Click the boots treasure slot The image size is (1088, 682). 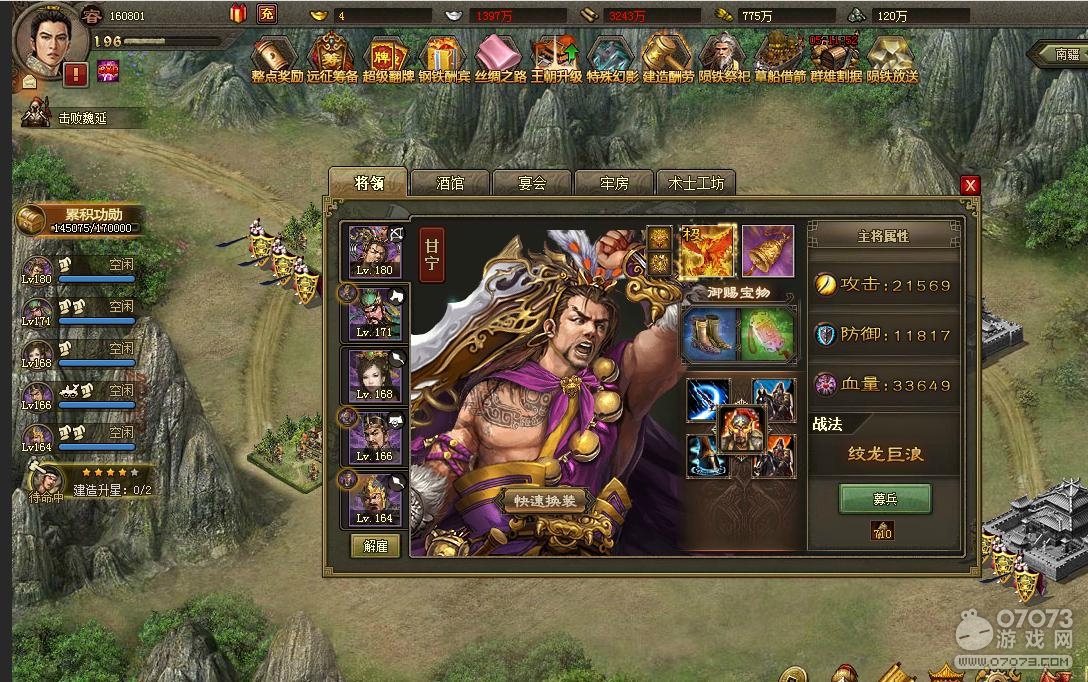710,335
